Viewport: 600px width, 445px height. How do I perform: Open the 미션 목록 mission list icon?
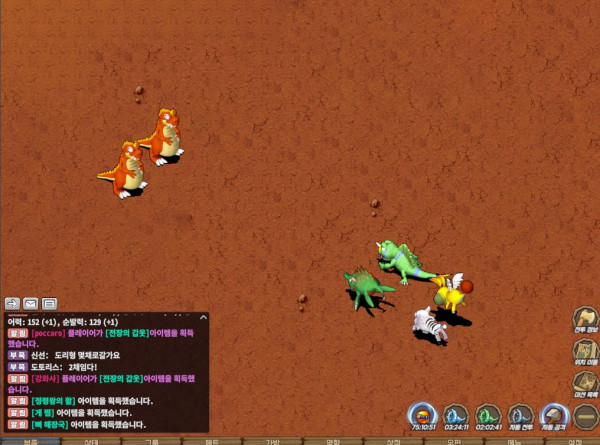[585, 383]
